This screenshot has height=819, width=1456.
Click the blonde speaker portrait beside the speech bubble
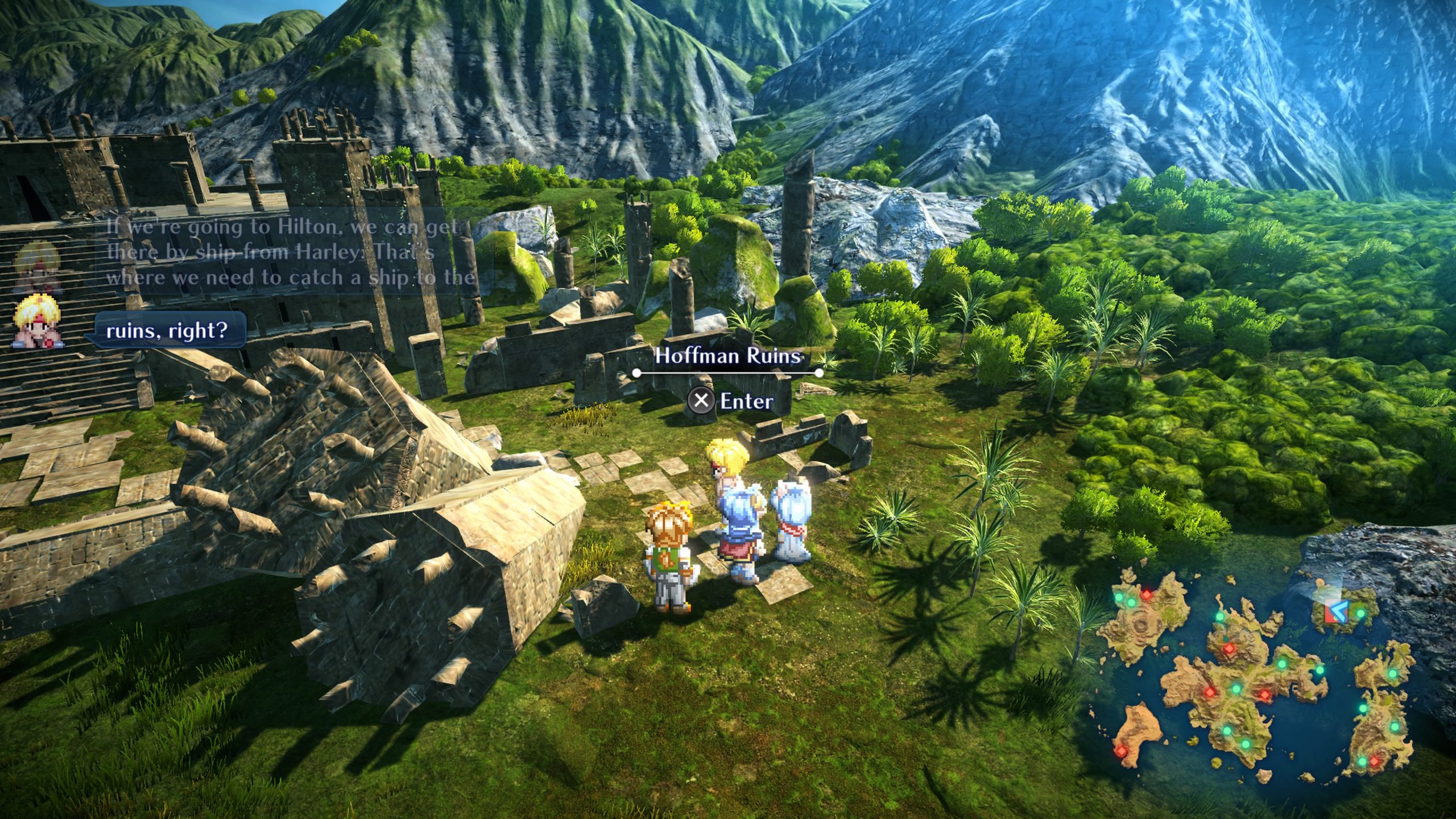coord(38,324)
